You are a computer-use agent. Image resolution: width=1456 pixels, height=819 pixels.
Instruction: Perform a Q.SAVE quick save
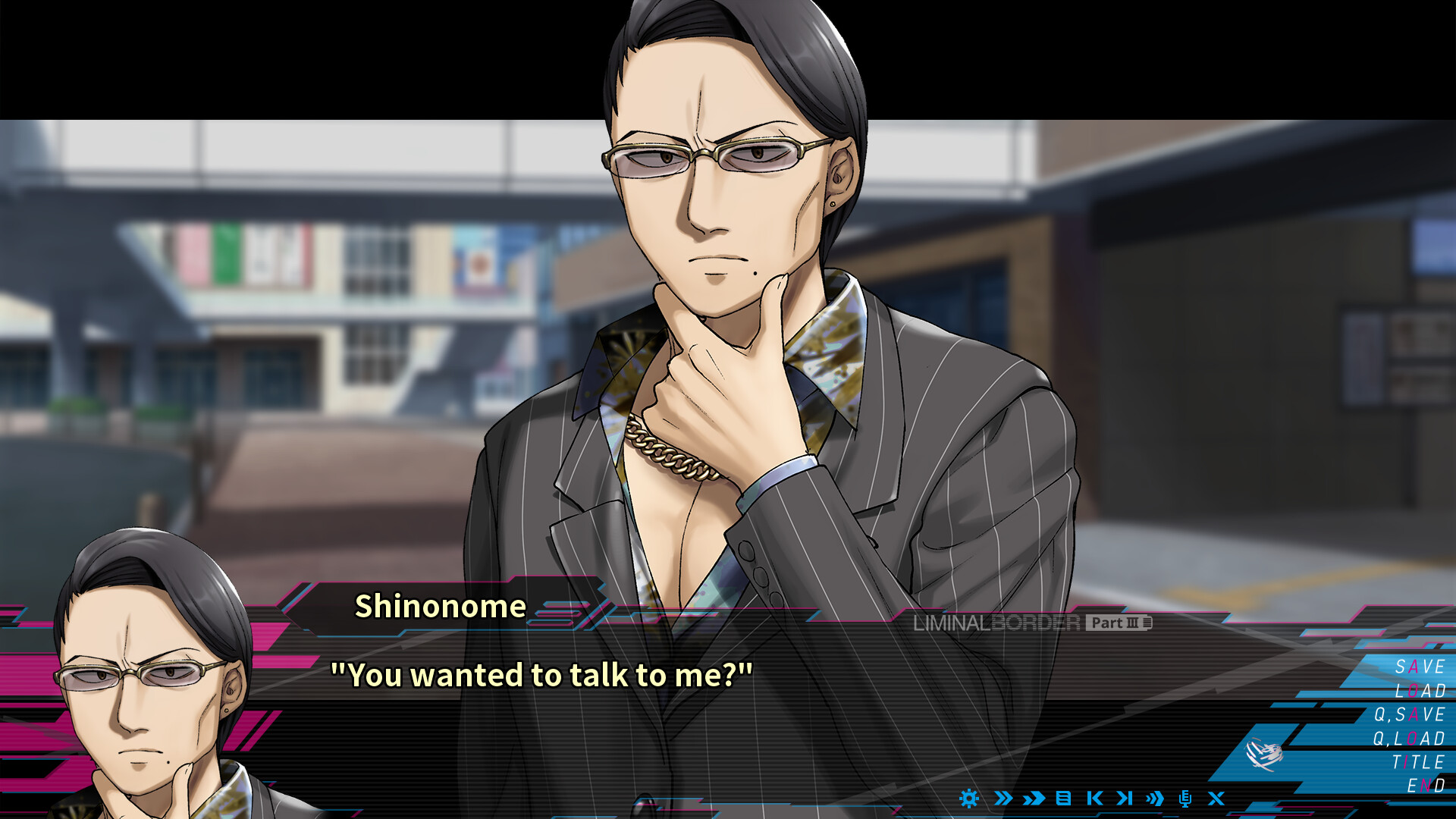pos(1410,713)
